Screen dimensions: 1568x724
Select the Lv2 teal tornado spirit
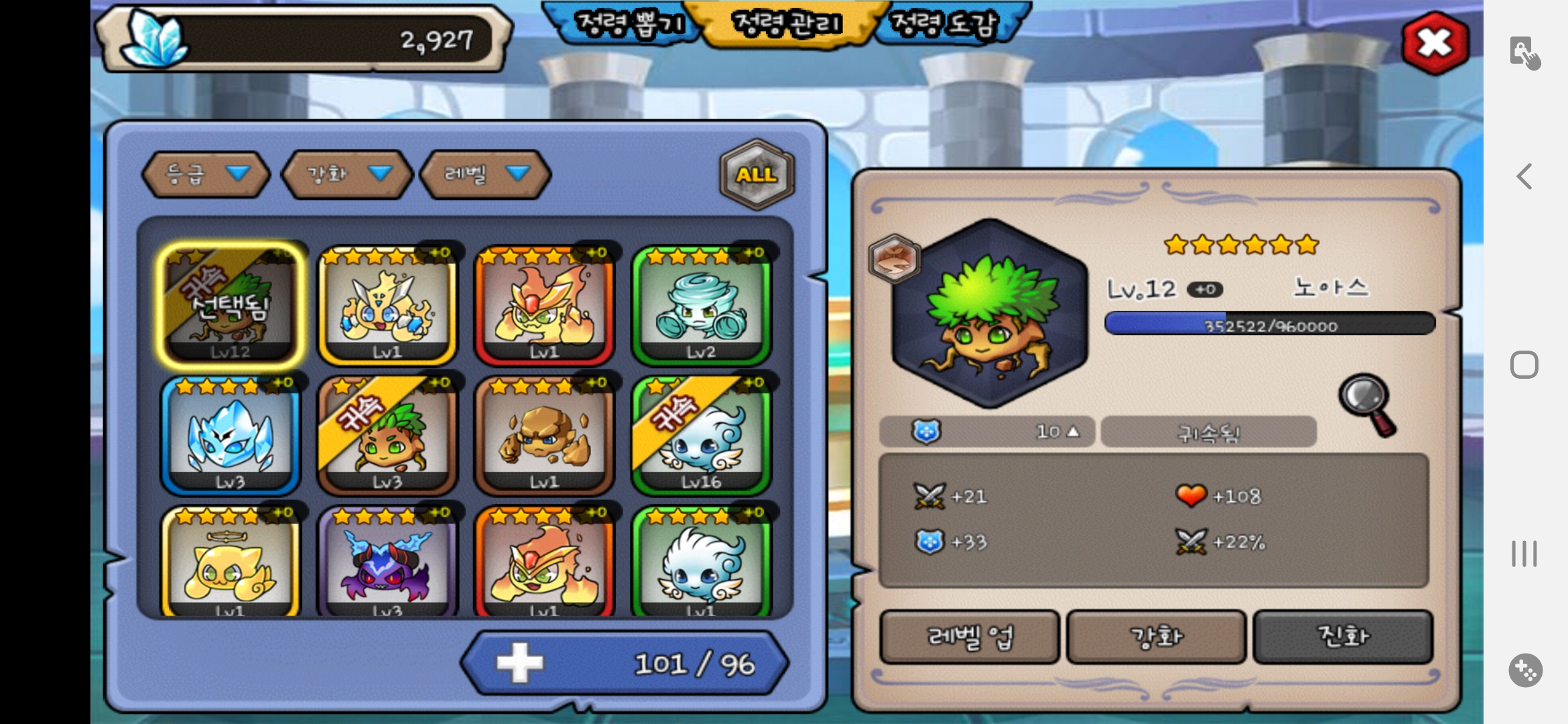pos(701,306)
